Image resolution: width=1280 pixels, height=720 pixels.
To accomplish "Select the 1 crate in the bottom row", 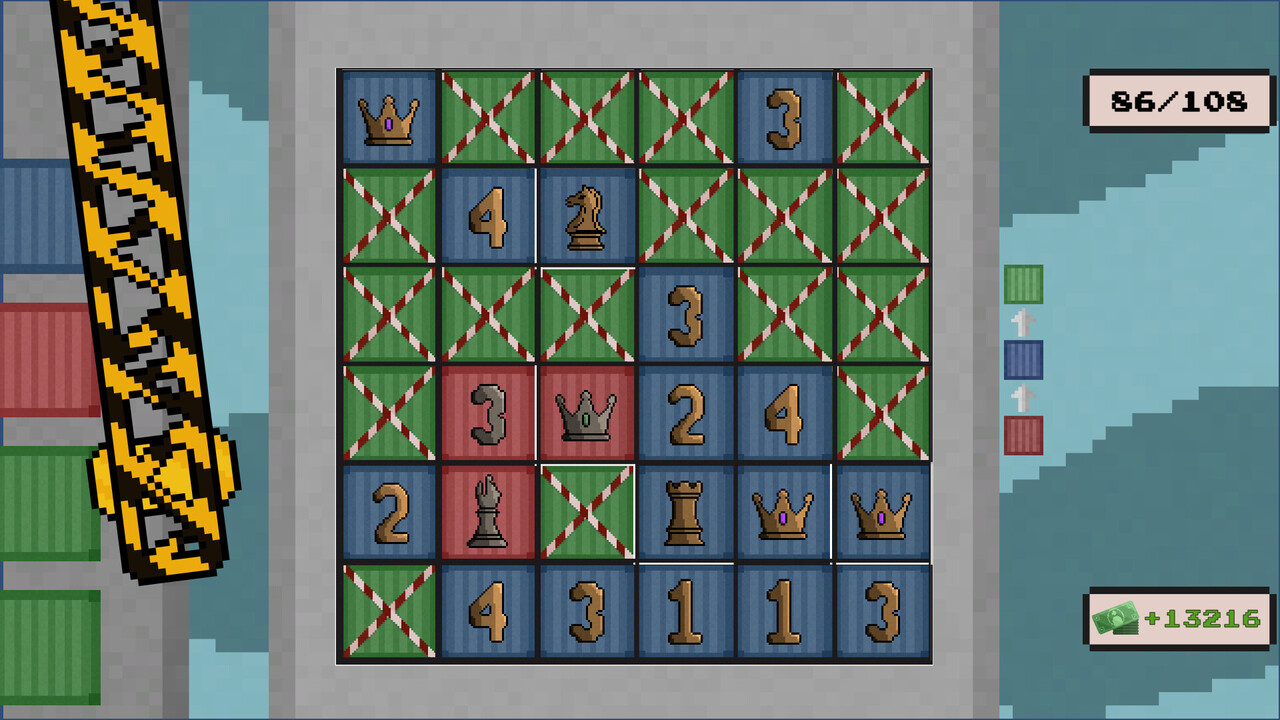I will pos(684,612).
